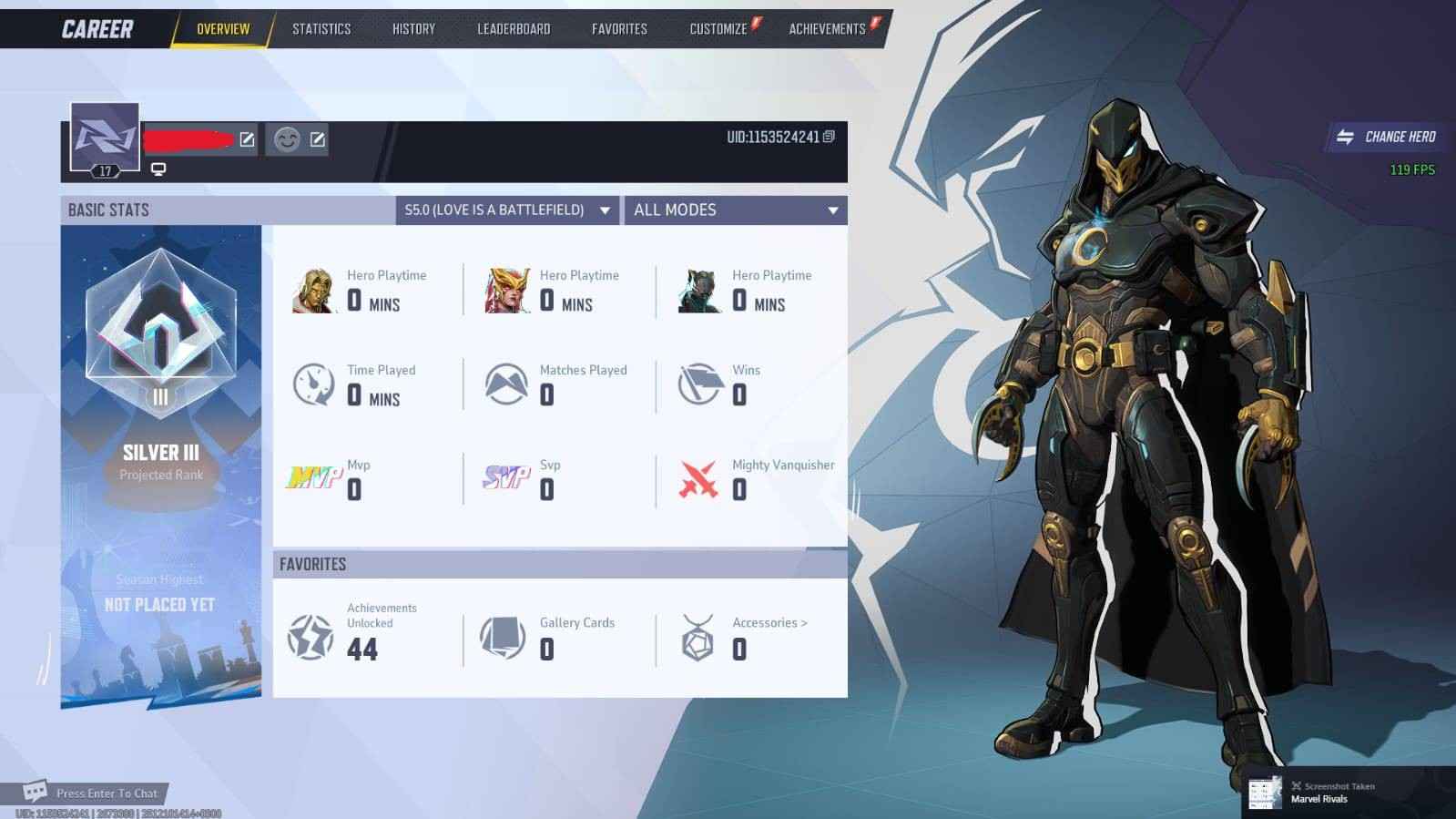Click the Change Hero button

click(x=1384, y=137)
